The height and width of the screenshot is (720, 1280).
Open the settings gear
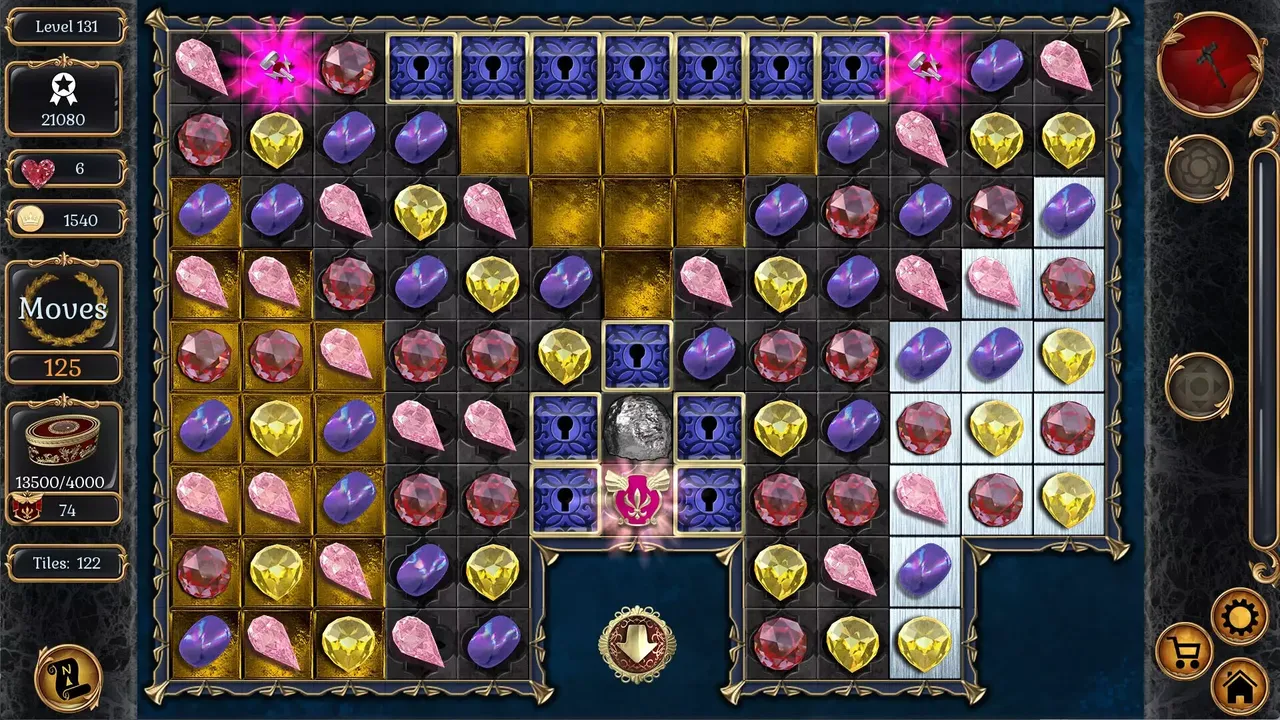pyautogui.click(x=1240, y=616)
